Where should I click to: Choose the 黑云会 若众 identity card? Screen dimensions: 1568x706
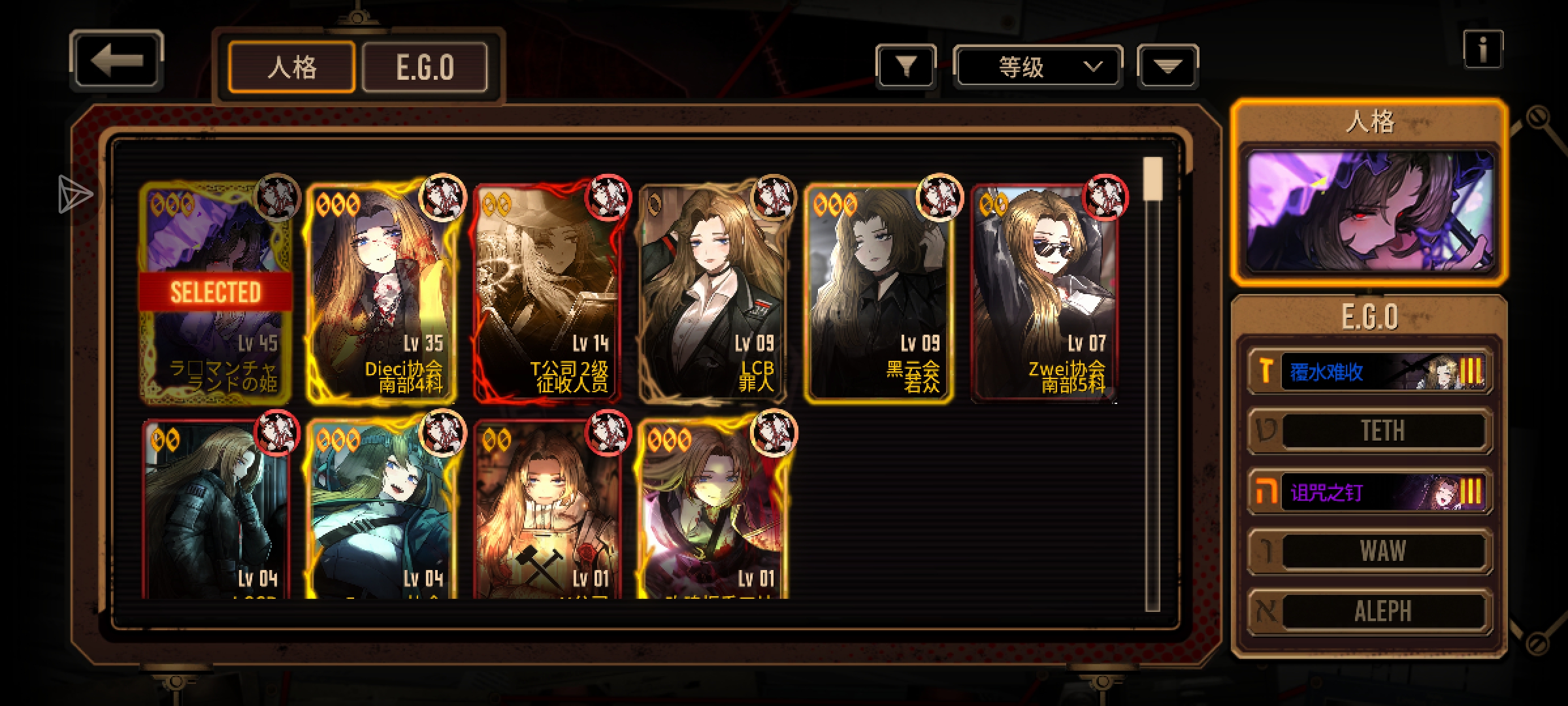(x=879, y=292)
